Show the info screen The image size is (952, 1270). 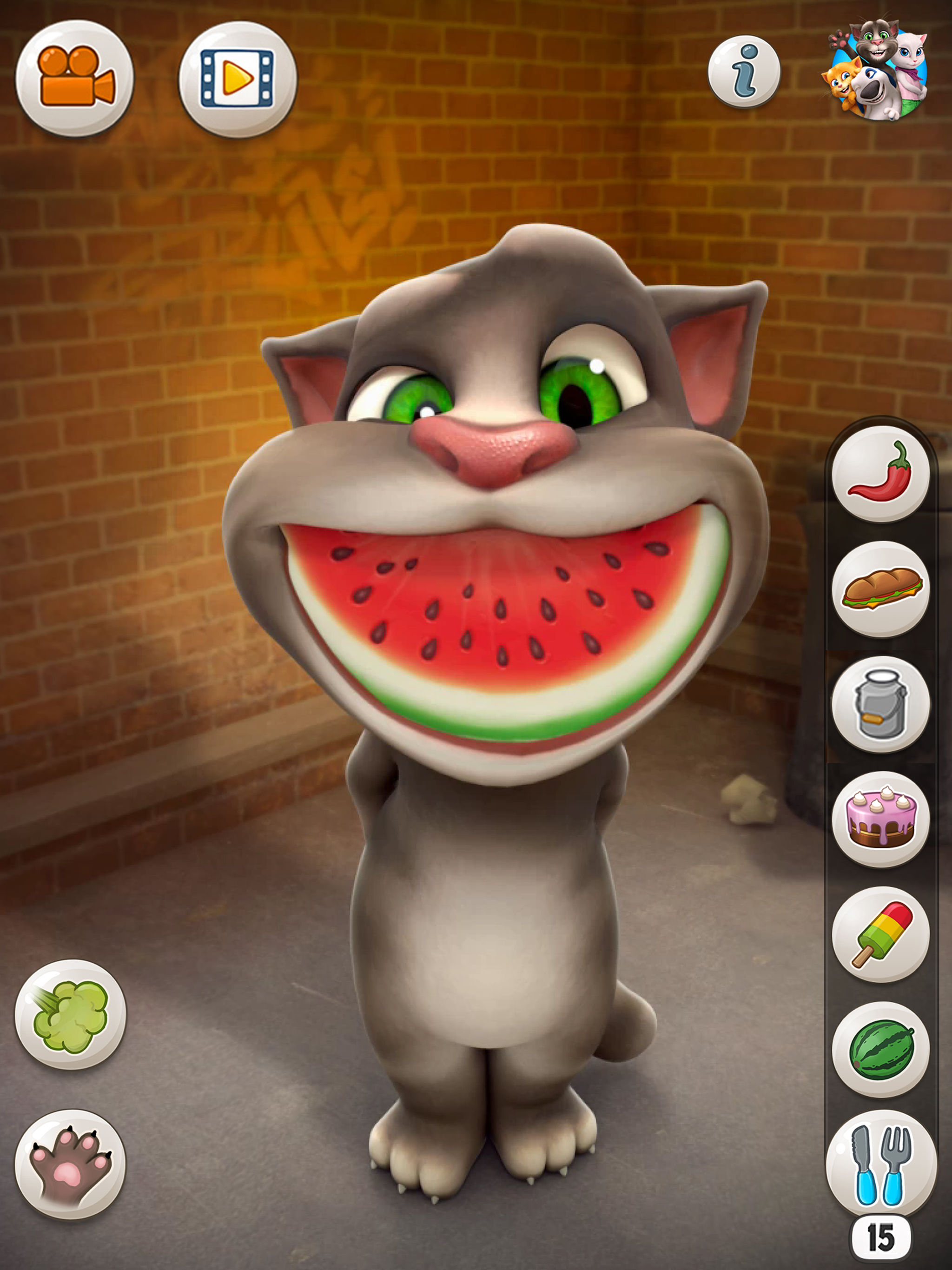744,72
